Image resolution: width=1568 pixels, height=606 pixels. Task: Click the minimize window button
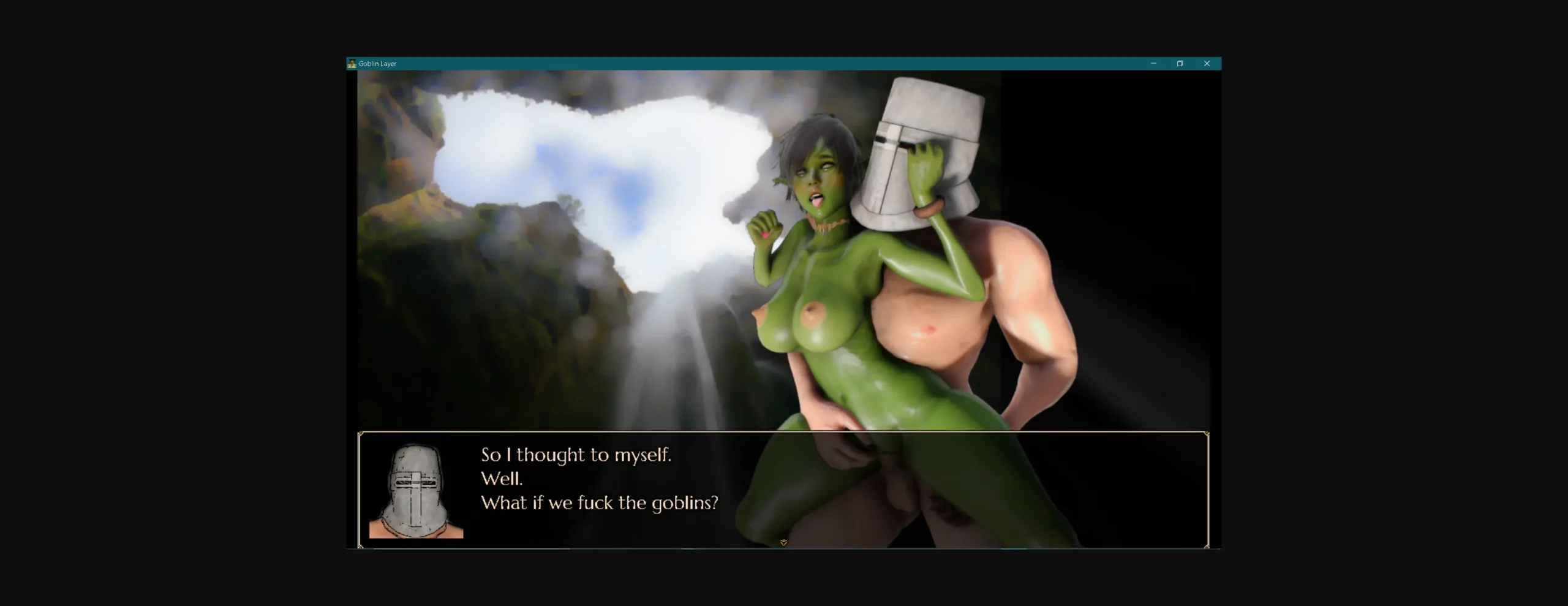pos(1154,63)
